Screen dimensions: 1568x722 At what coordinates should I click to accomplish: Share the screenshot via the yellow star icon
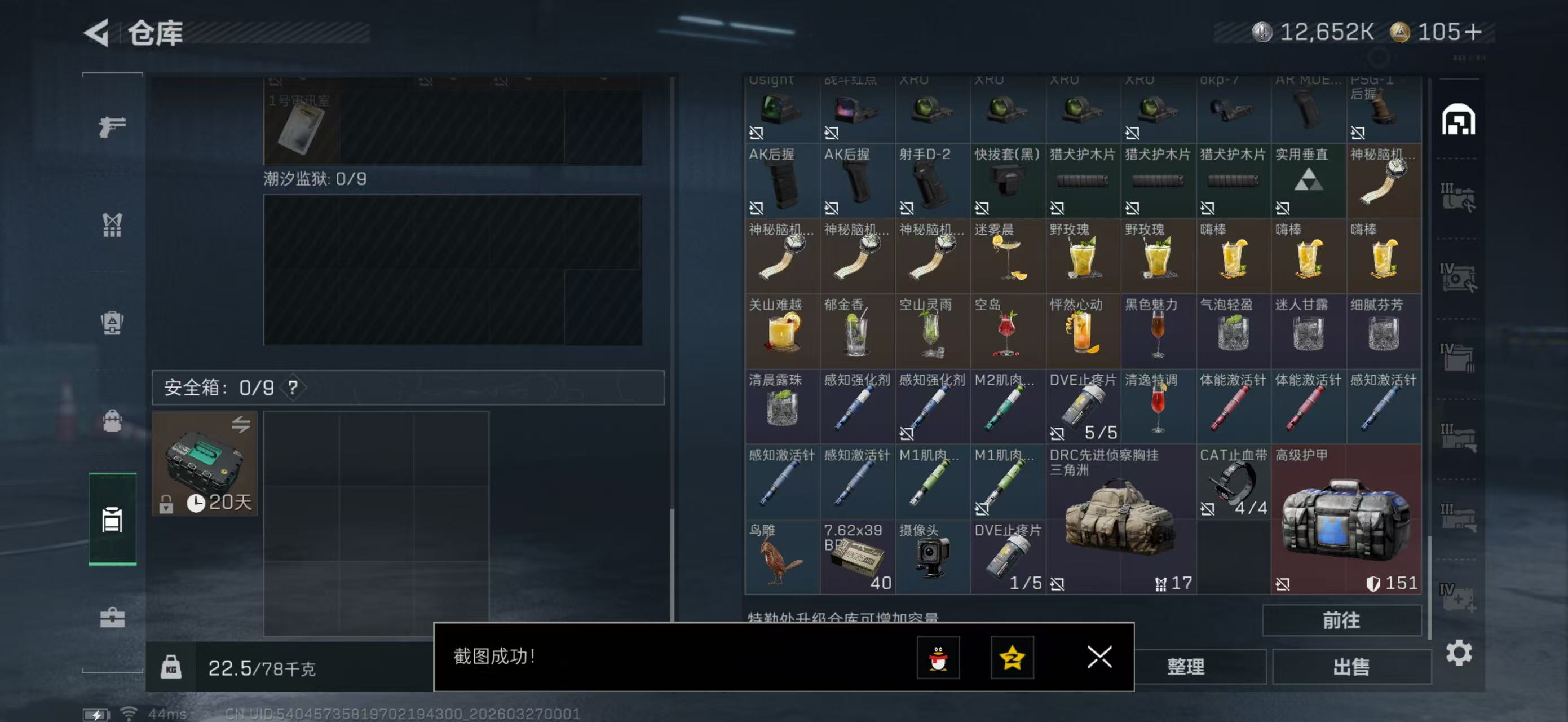click(x=1012, y=658)
